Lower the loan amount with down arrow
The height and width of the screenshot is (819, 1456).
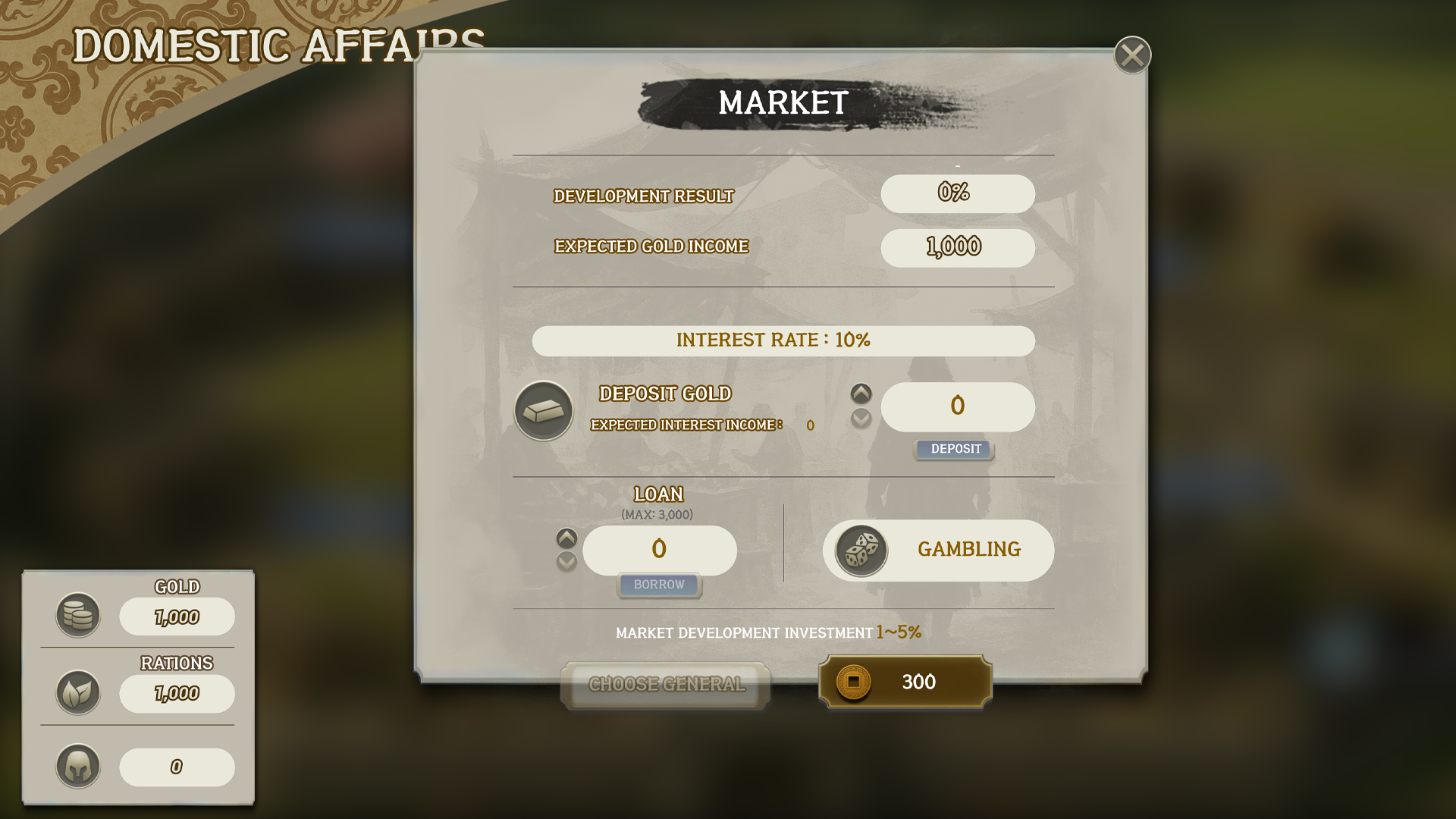click(566, 562)
